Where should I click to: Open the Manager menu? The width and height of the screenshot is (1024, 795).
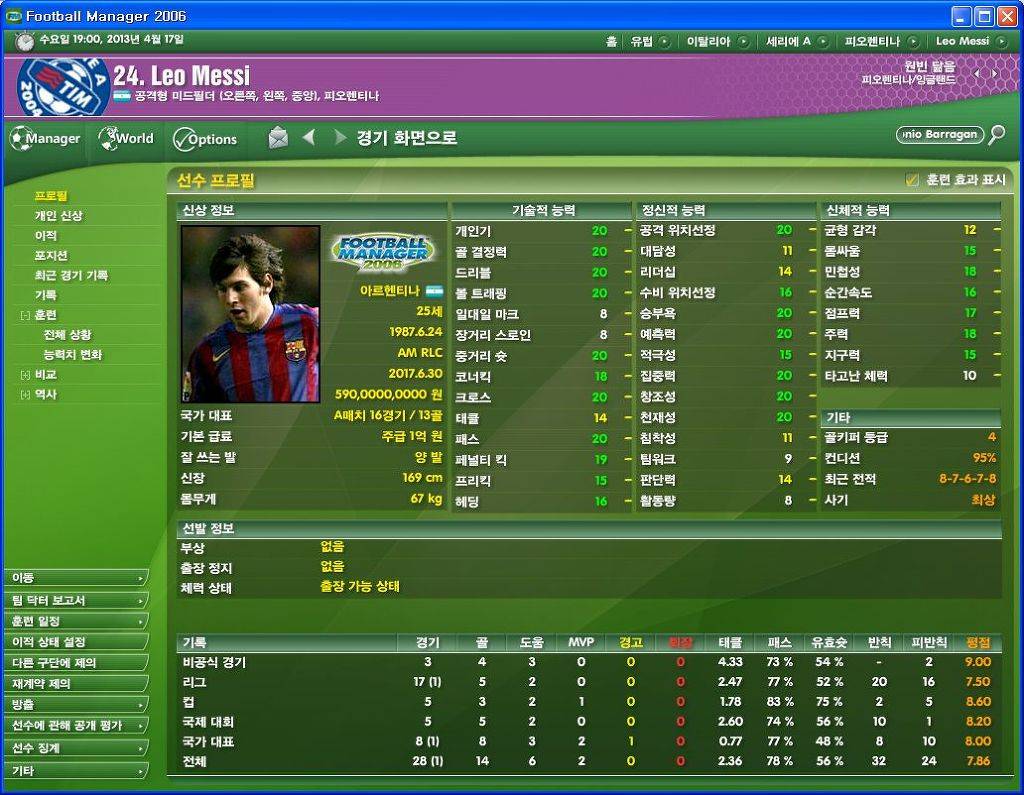pyautogui.click(x=46, y=139)
